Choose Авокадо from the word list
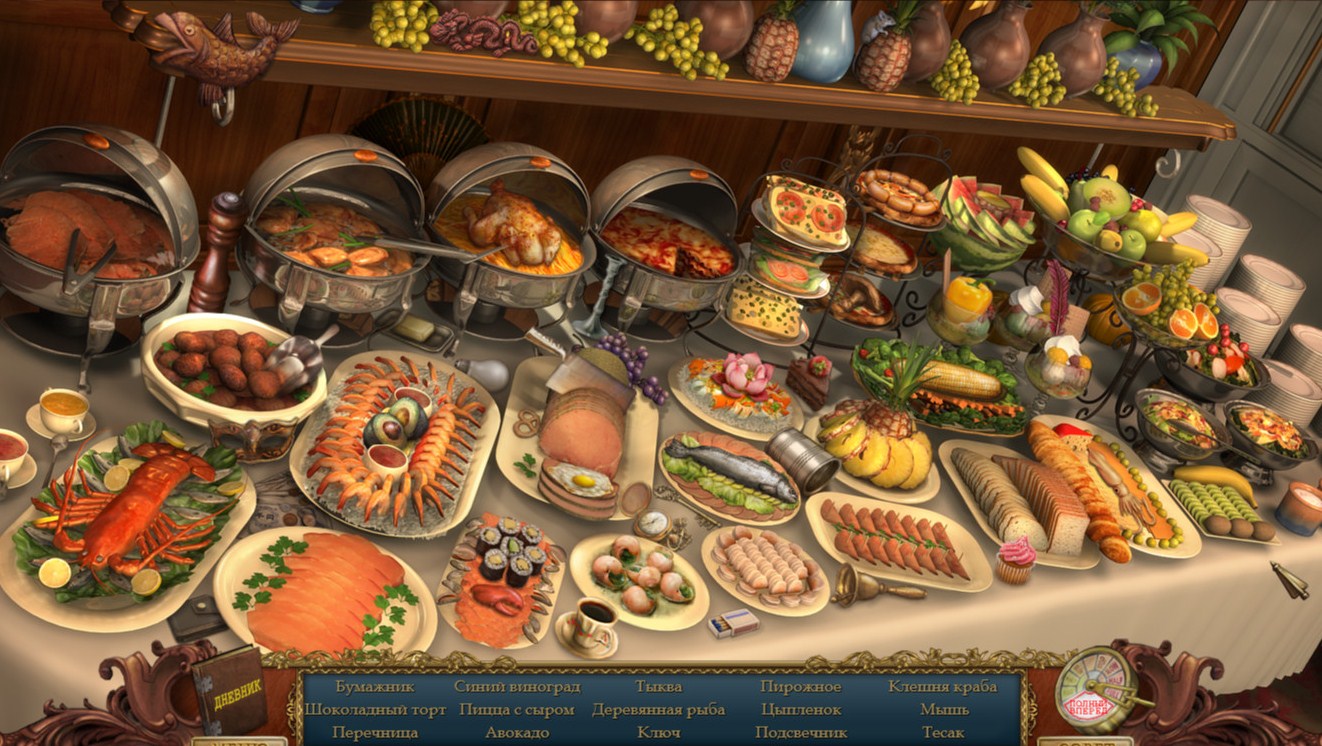 [516, 733]
